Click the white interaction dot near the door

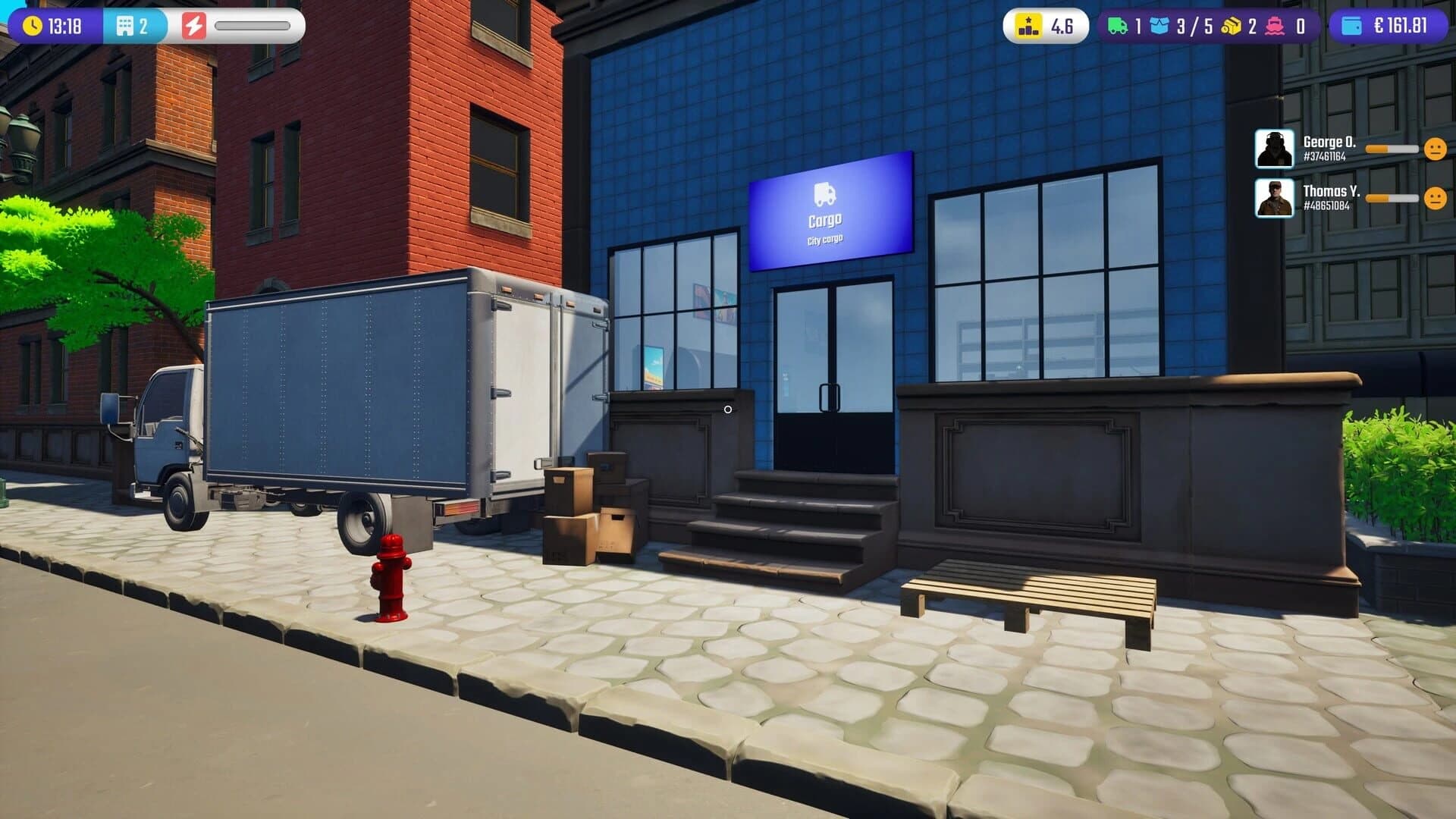tap(730, 409)
